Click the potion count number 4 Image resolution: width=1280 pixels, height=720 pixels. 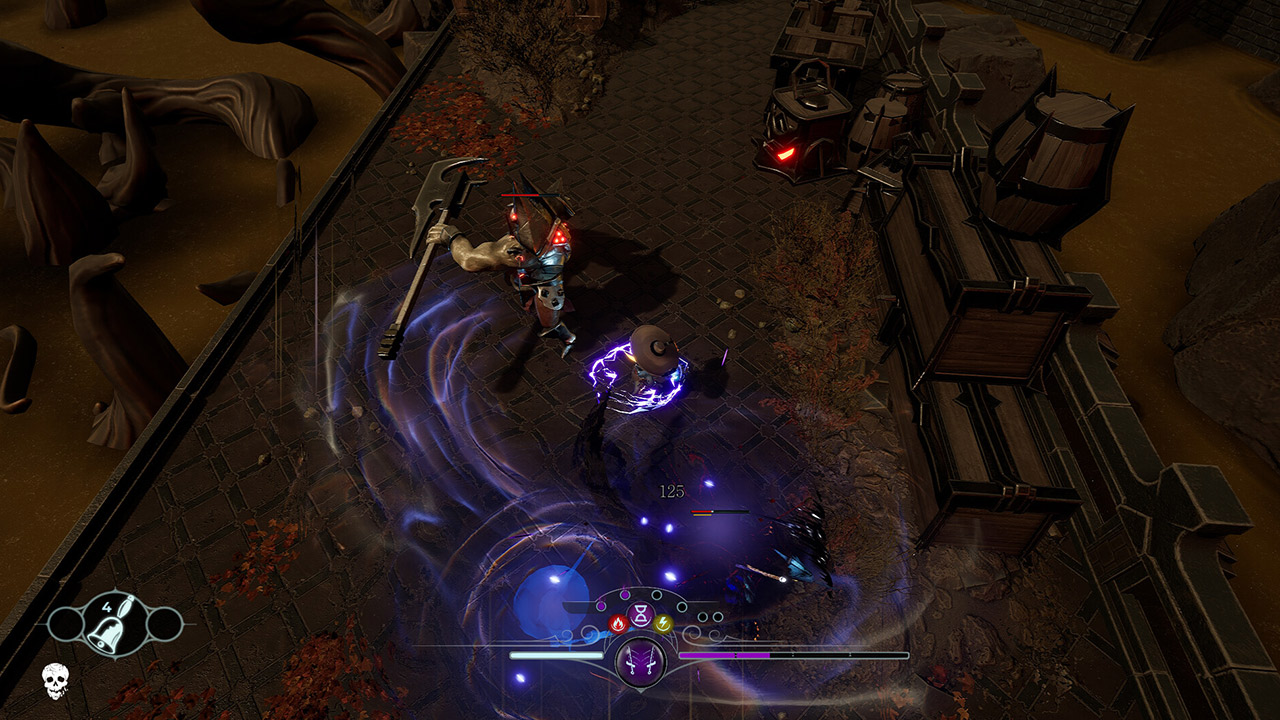tap(107, 606)
